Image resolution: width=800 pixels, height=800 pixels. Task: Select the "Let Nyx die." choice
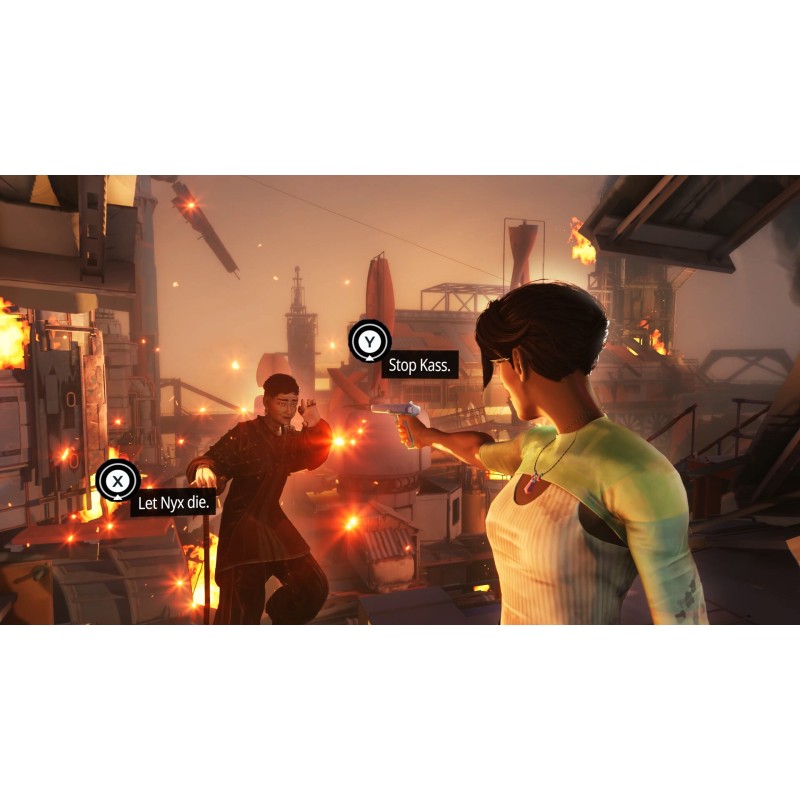pyautogui.click(x=173, y=502)
